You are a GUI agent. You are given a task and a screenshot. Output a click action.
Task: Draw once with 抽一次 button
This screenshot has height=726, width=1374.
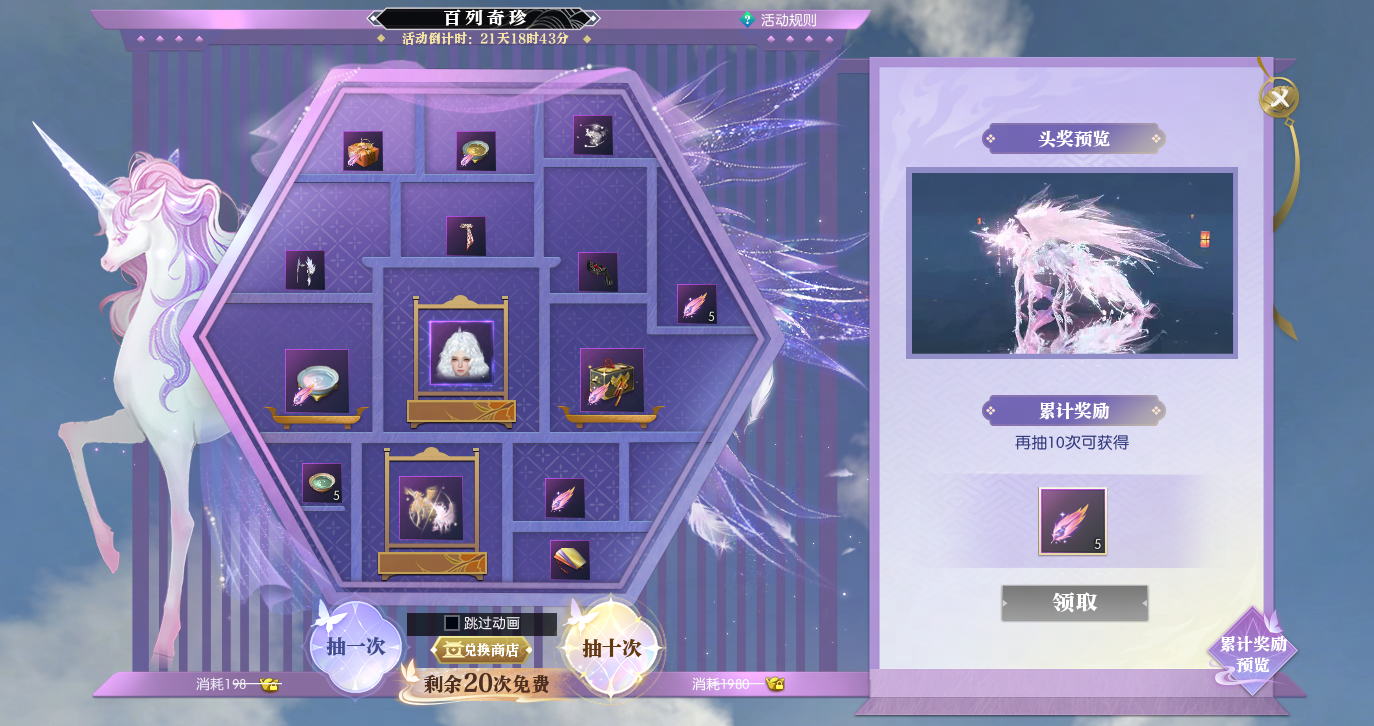[x=355, y=647]
